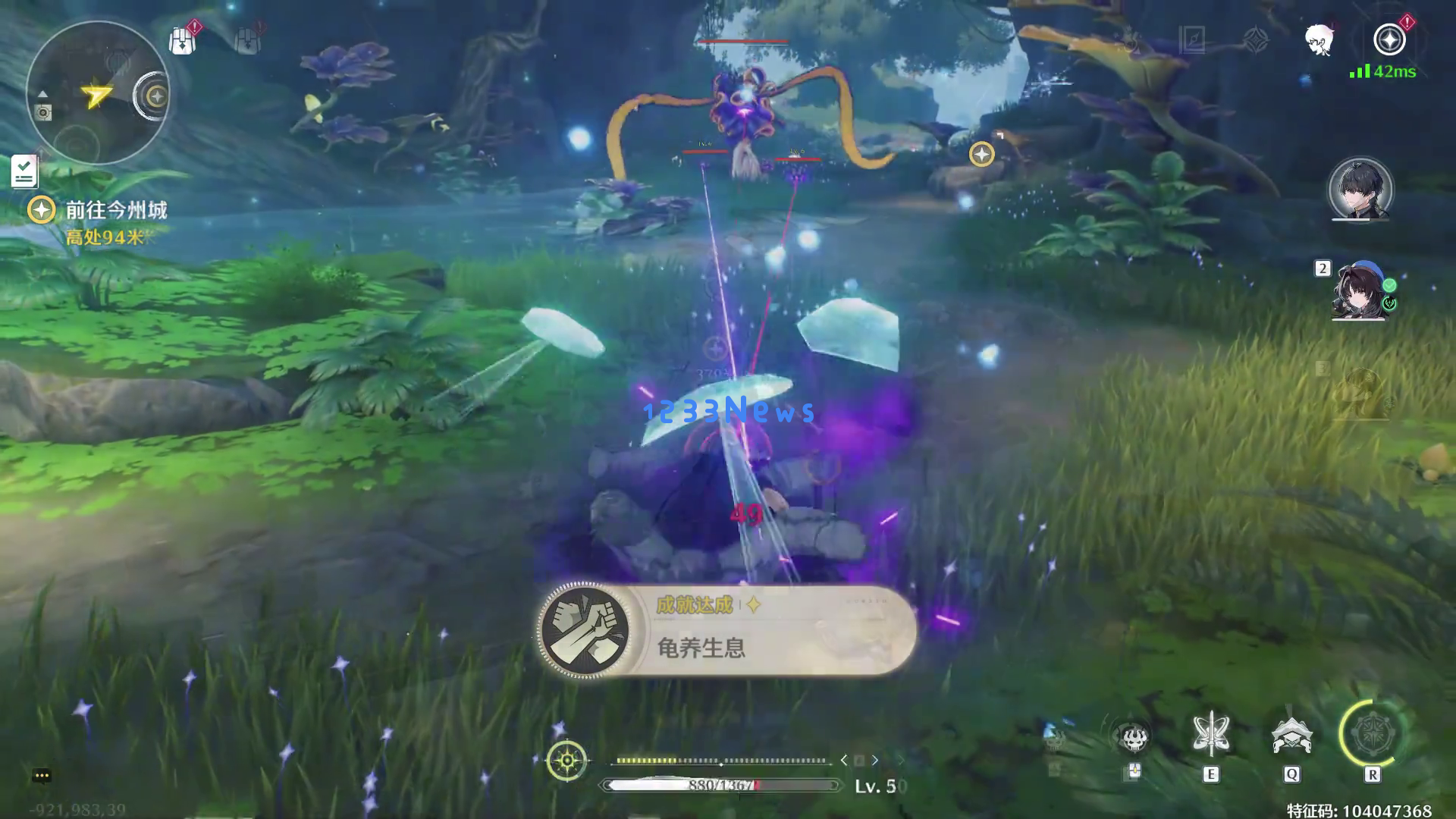Open the chat bubble icon

(x=42, y=775)
